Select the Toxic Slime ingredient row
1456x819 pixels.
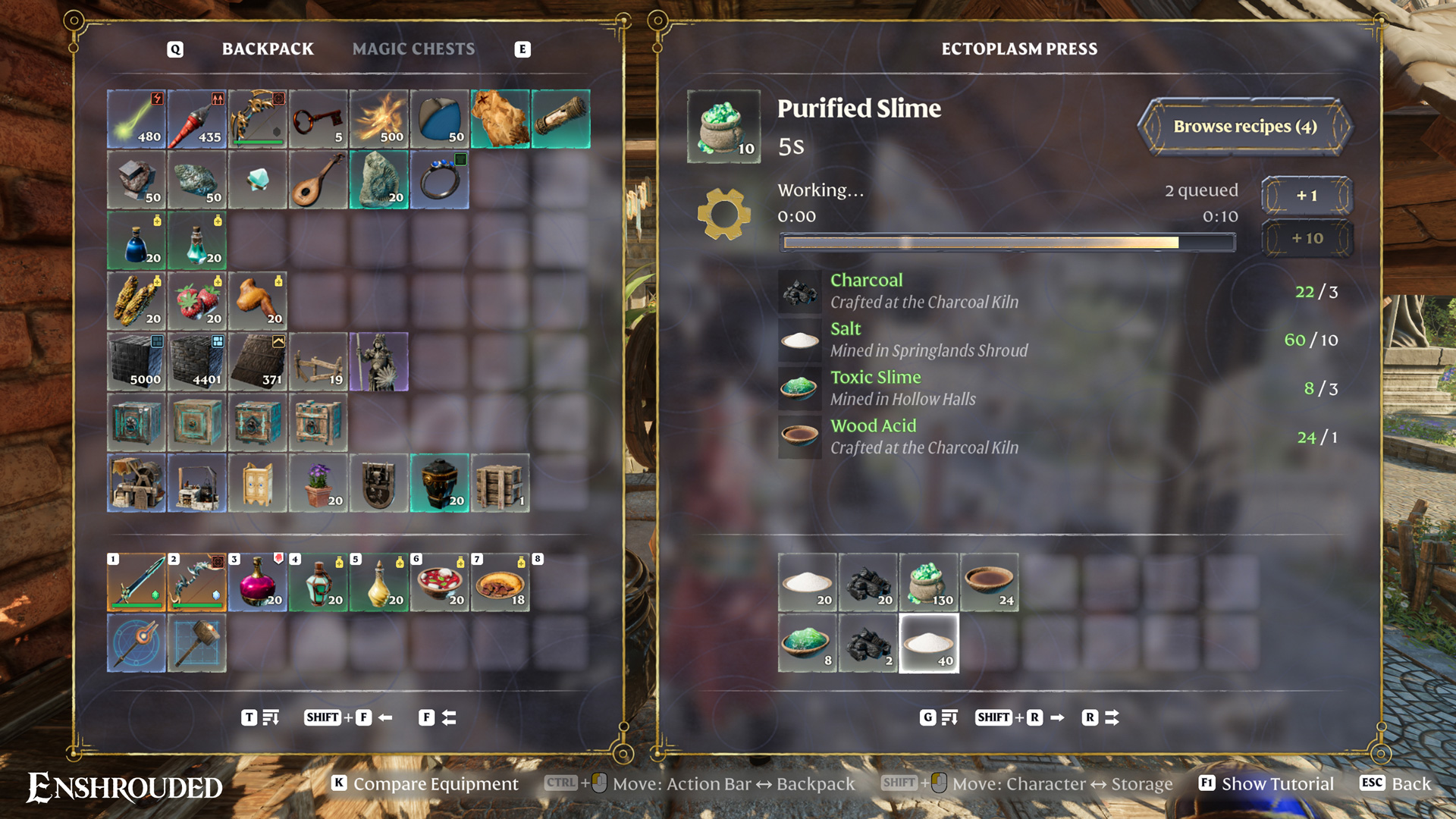[1058, 388]
